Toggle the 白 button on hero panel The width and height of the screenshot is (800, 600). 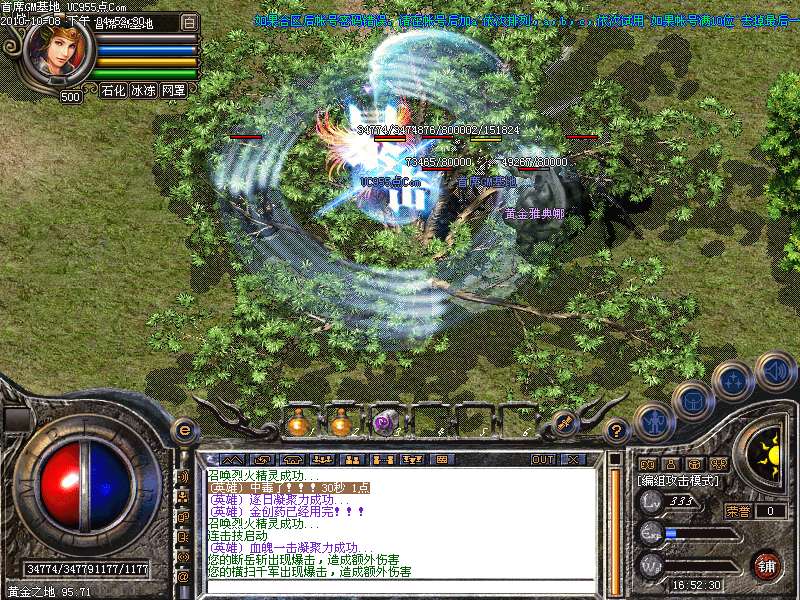click(x=189, y=22)
